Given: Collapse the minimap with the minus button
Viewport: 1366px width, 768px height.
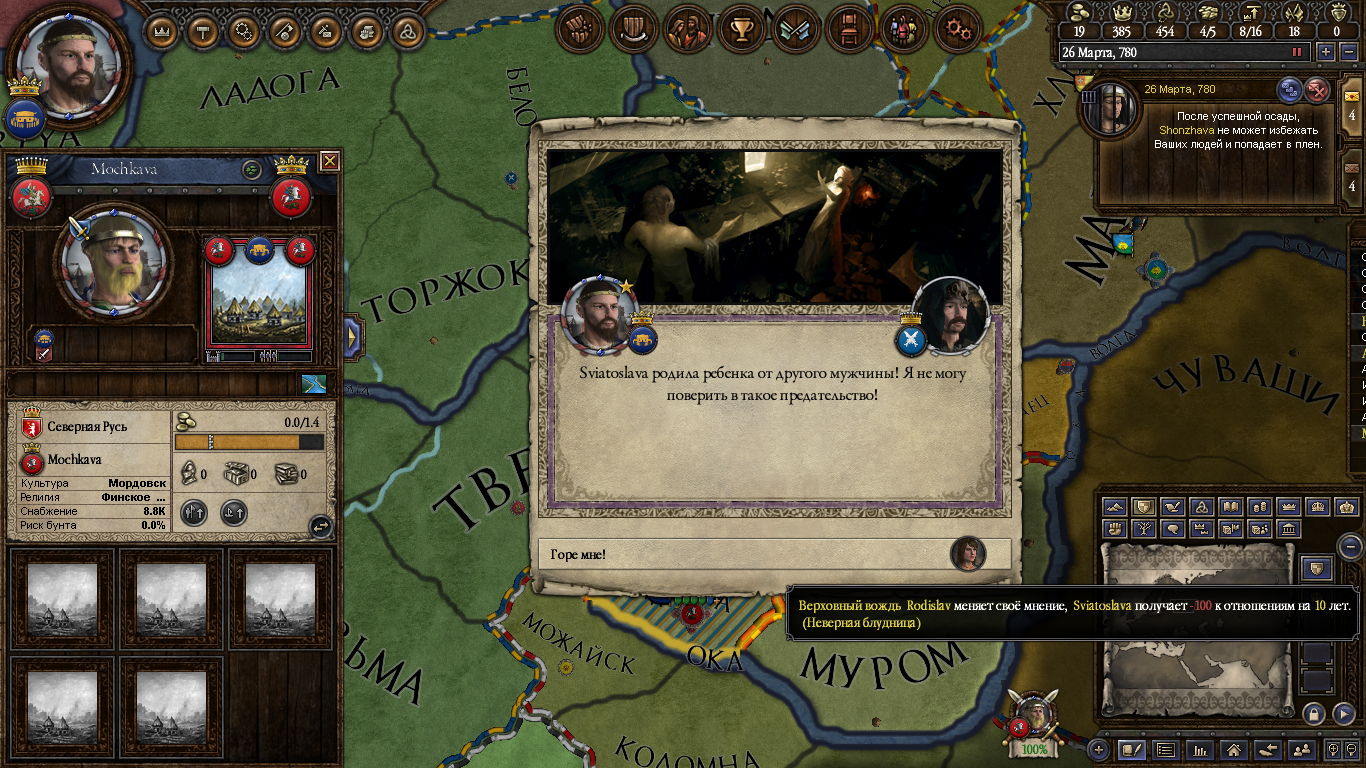Looking at the screenshot, I should coord(1350,546).
